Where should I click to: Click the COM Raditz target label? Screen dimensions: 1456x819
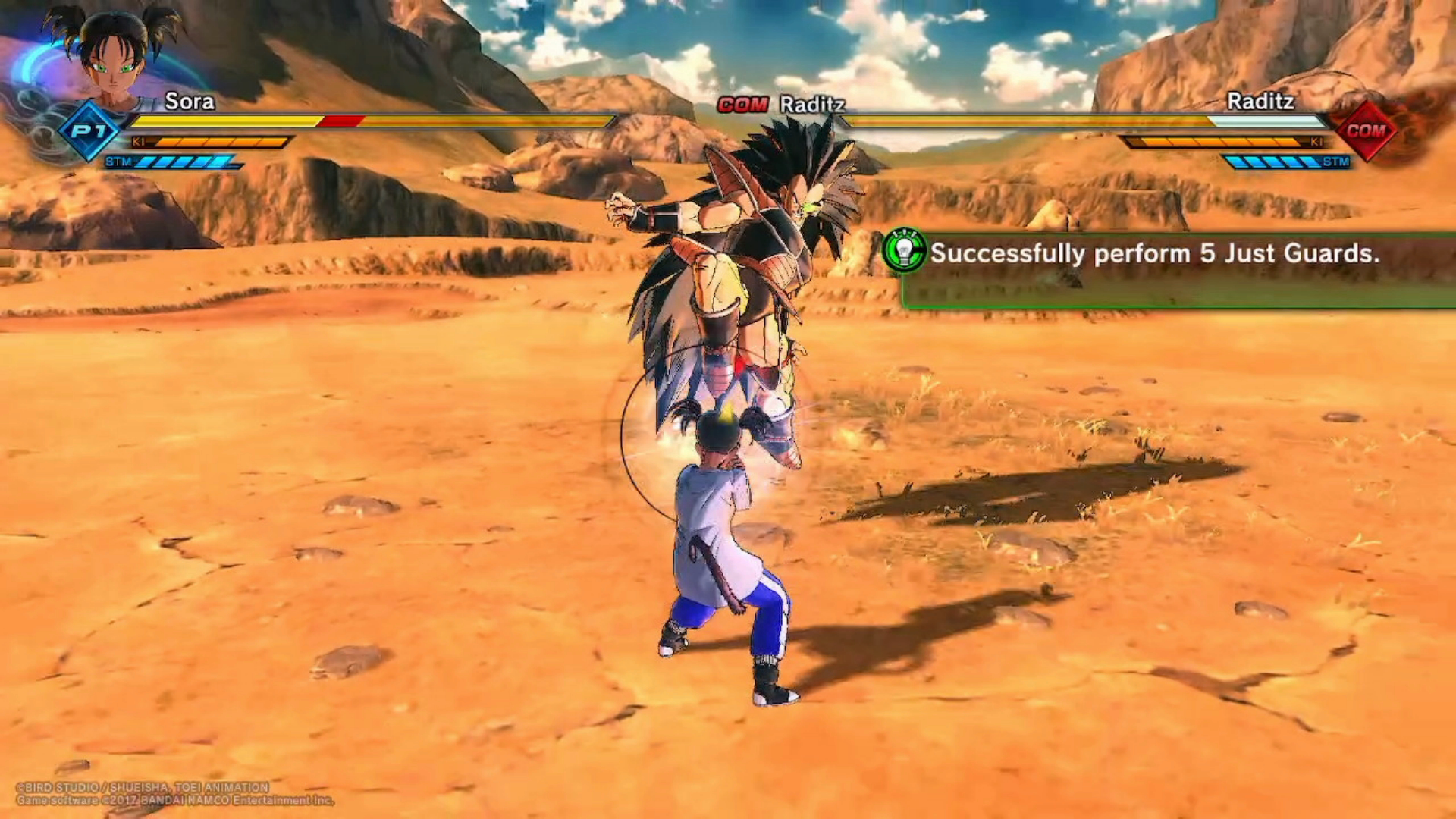pos(782,104)
